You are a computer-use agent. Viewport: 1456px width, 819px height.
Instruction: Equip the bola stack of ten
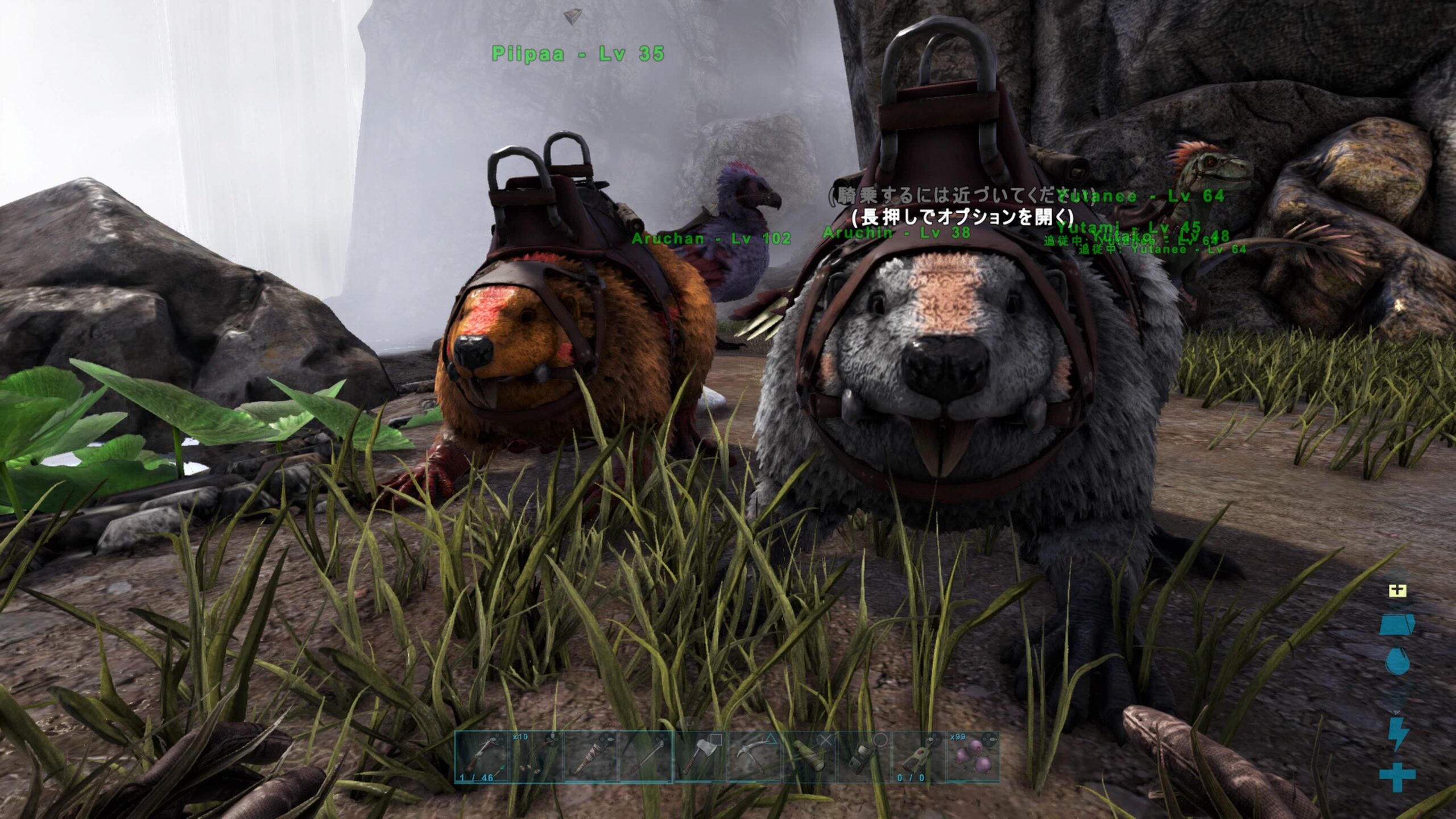pos(536,756)
